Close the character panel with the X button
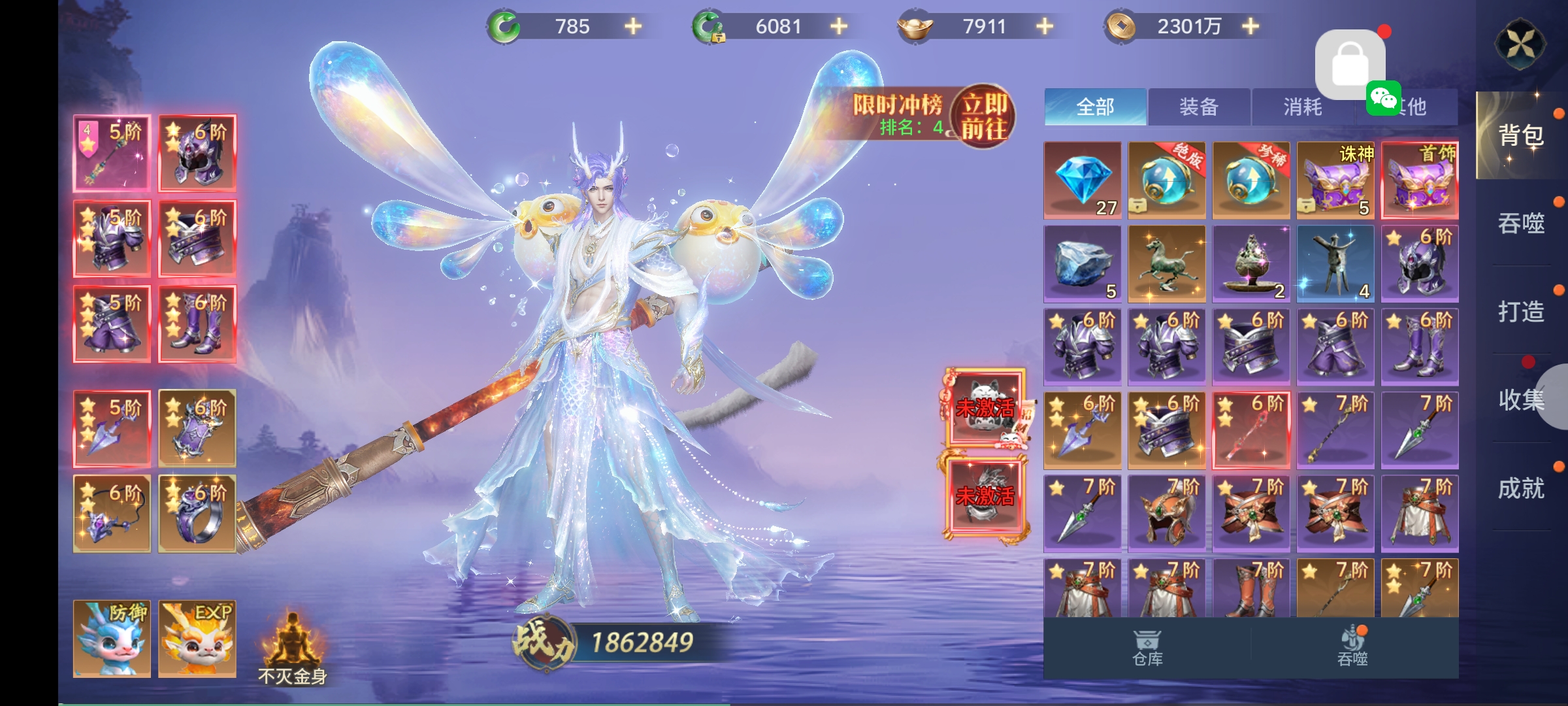The image size is (1568, 706). point(1520,44)
